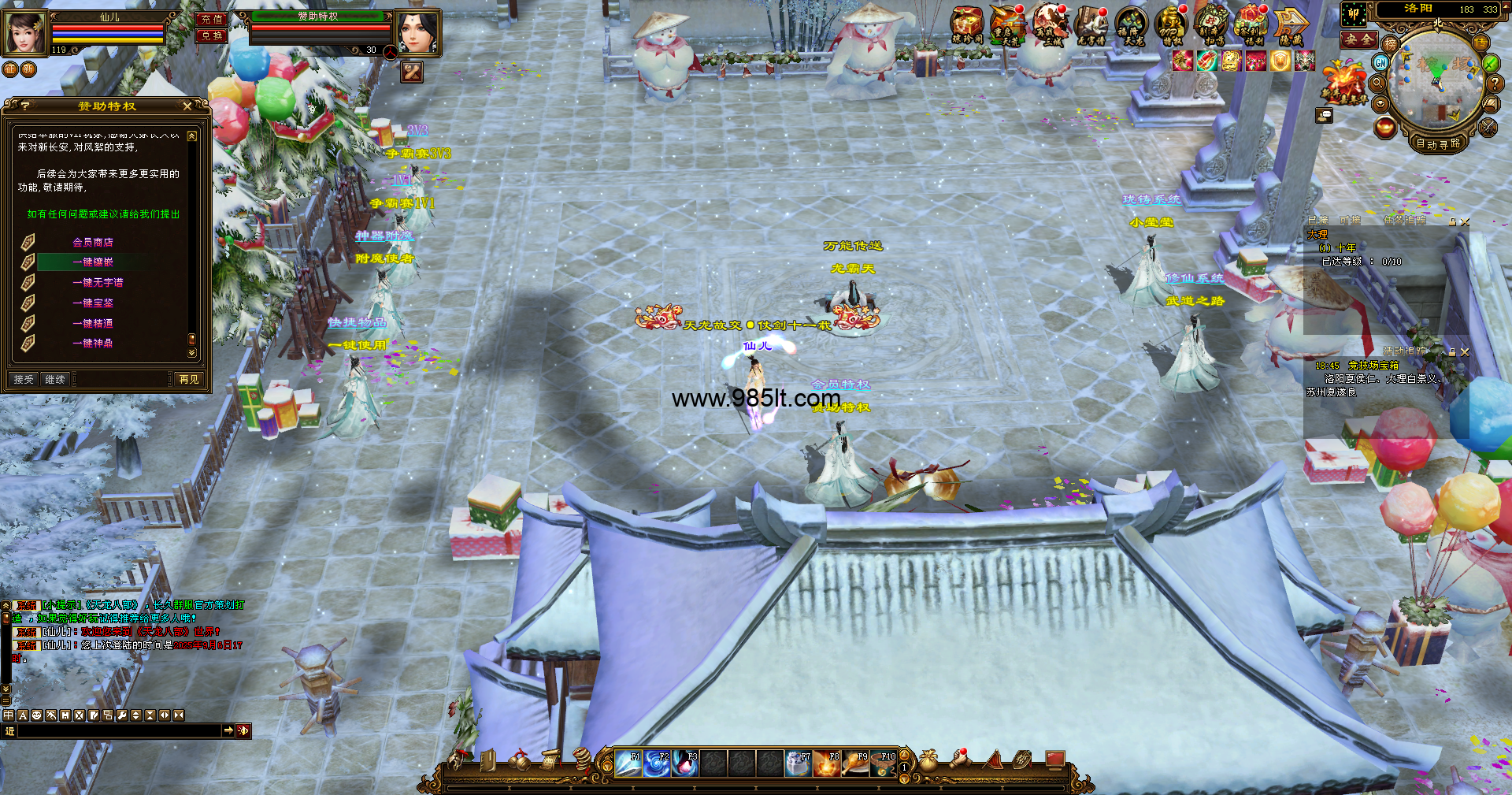
Task: Open the 珍珑阁 treasure chest shop icon
Action: (967, 25)
